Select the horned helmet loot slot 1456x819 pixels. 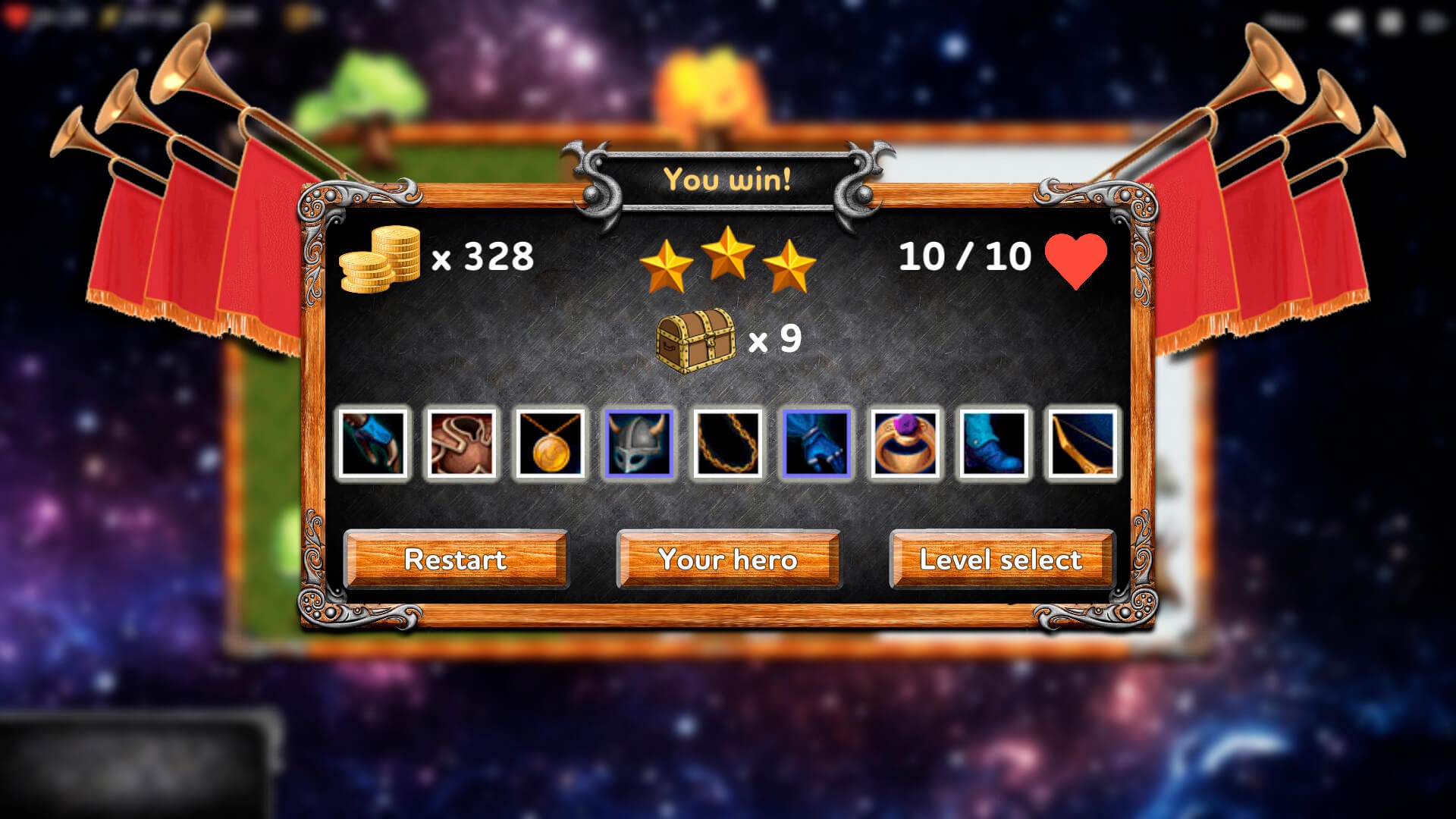639,444
